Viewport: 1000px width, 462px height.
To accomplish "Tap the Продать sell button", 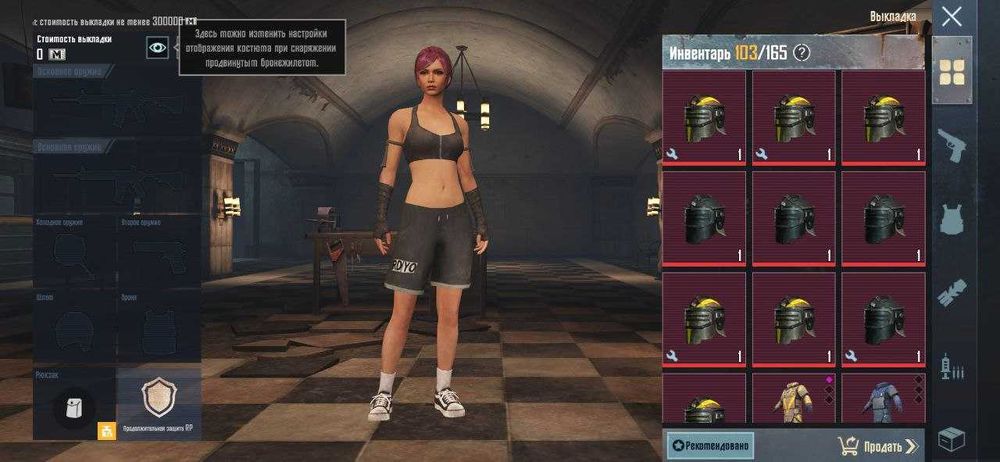I will [x=877, y=445].
